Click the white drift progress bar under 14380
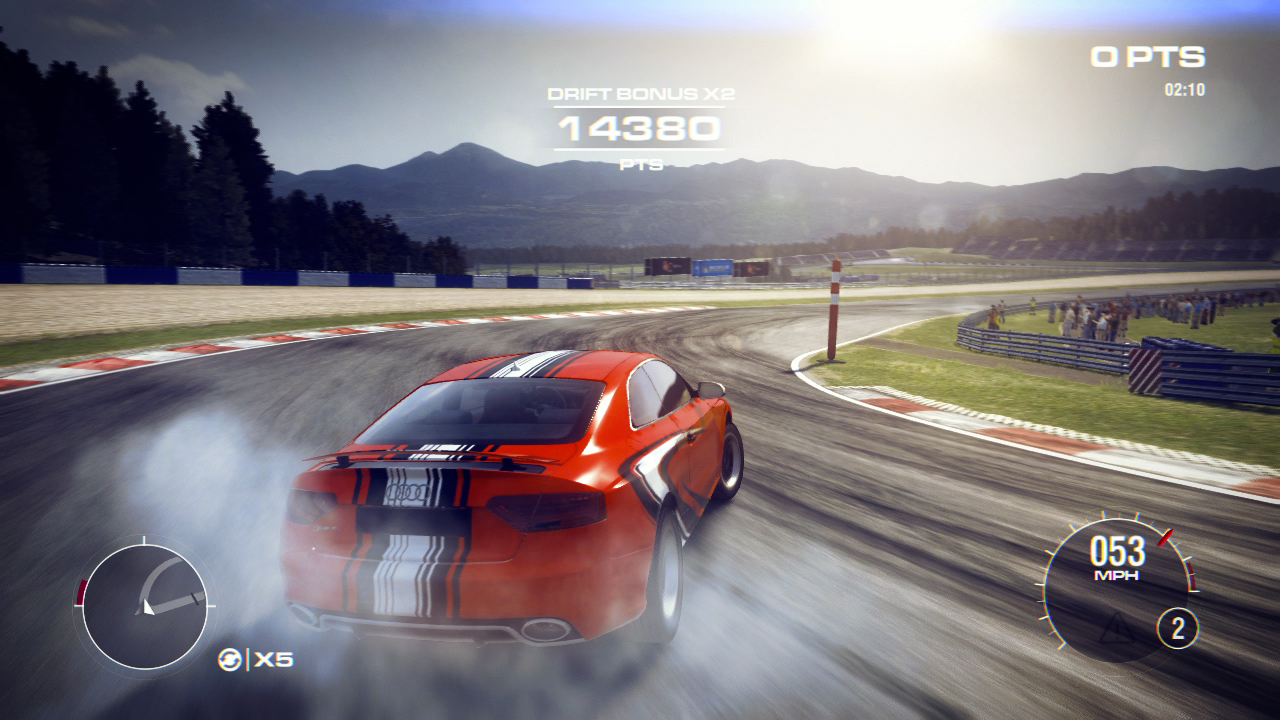The height and width of the screenshot is (720, 1280). (x=640, y=150)
